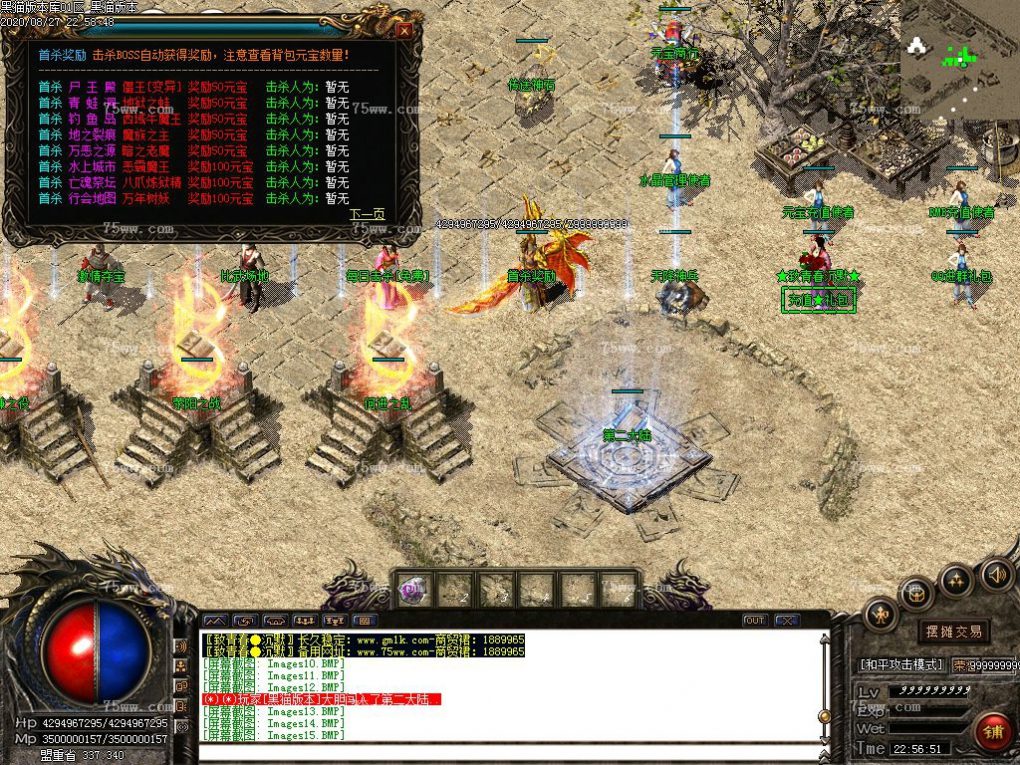Image resolution: width=1020 pixels, height=765 pixels.
Task: Click the first chat channel tab icon
Action: (215, 621)
